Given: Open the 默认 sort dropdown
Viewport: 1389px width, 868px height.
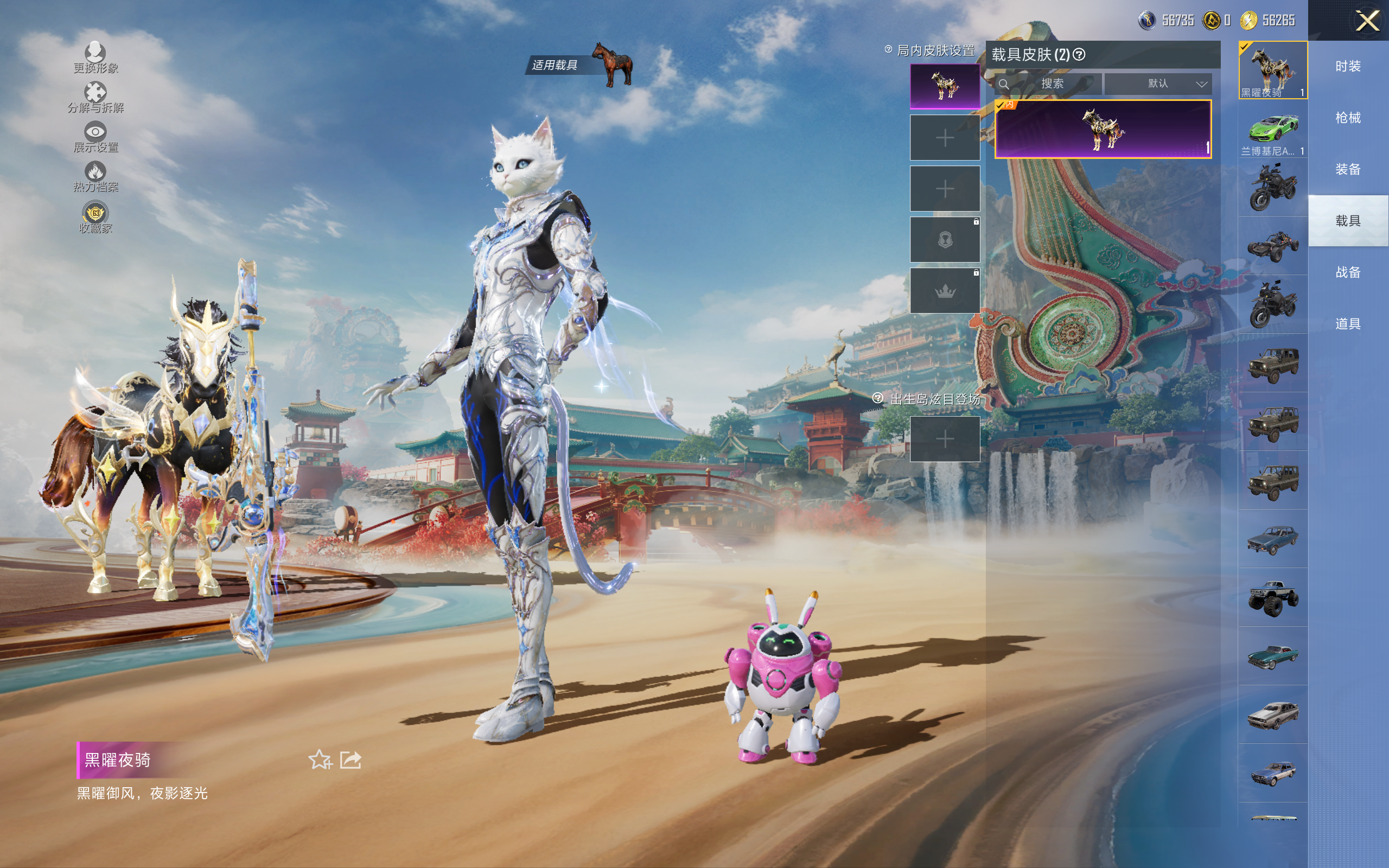Looking at the screenshot, I should click(x=1158, y=84).
